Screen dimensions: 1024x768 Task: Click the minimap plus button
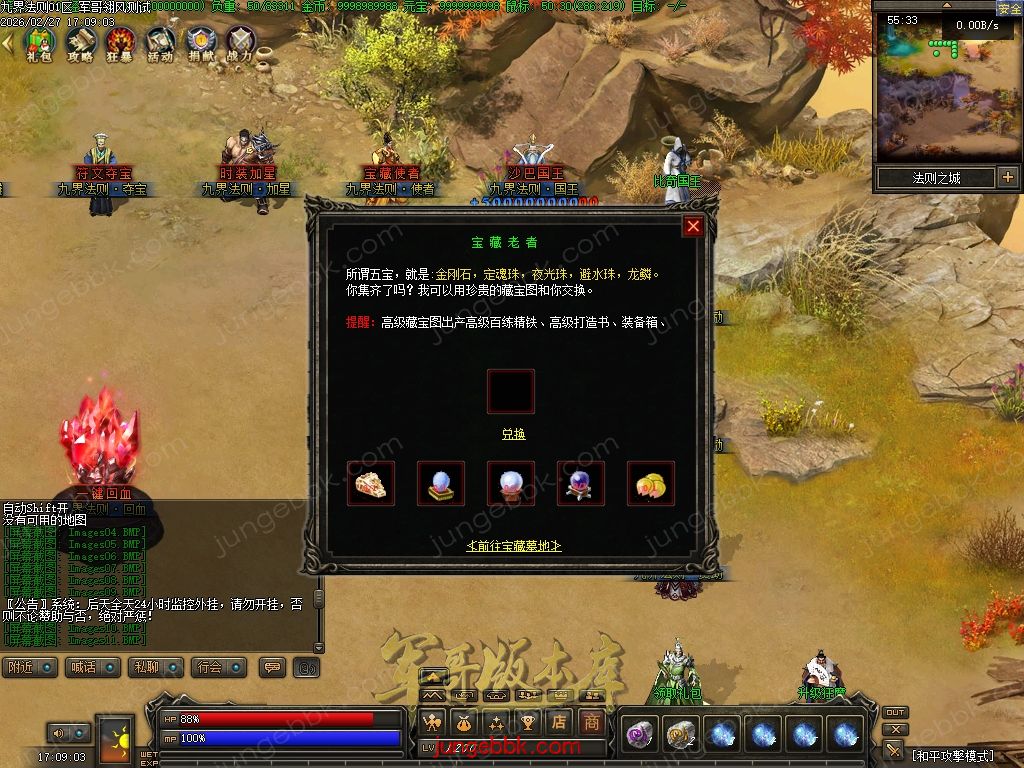1007,178
